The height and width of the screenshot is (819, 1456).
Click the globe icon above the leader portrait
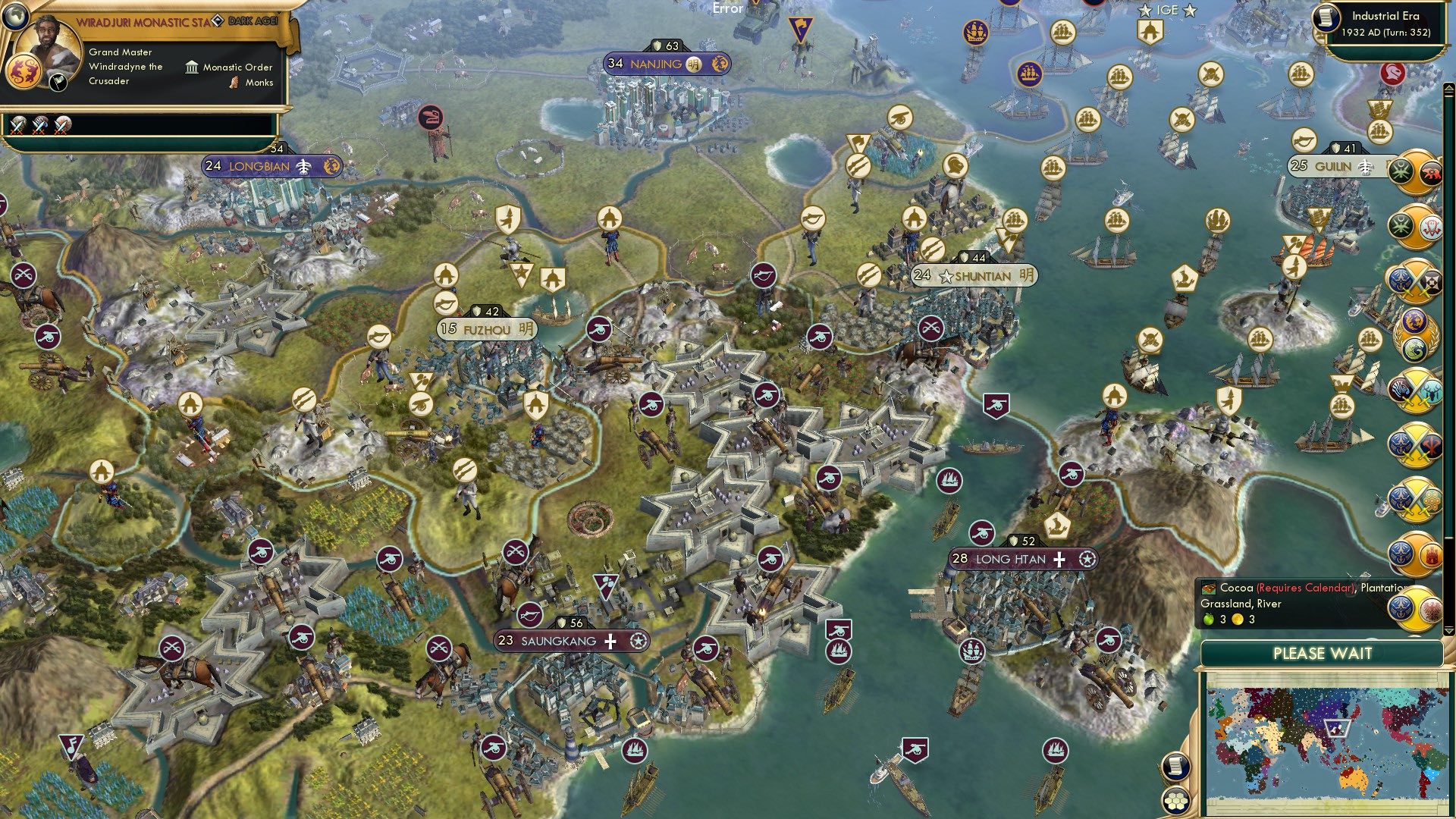[14, 16]
